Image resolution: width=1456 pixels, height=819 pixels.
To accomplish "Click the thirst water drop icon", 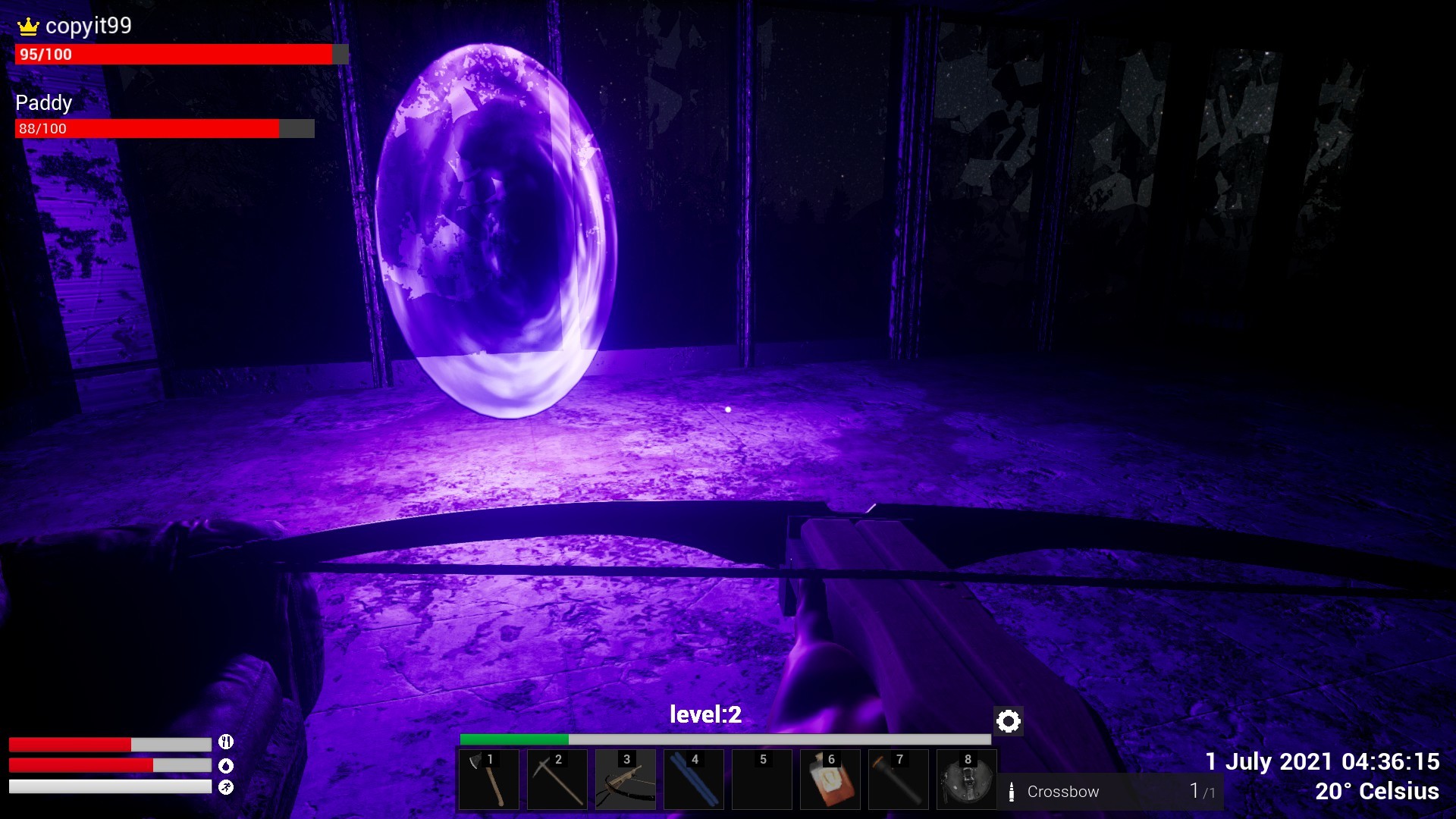I will pos(227,766).
